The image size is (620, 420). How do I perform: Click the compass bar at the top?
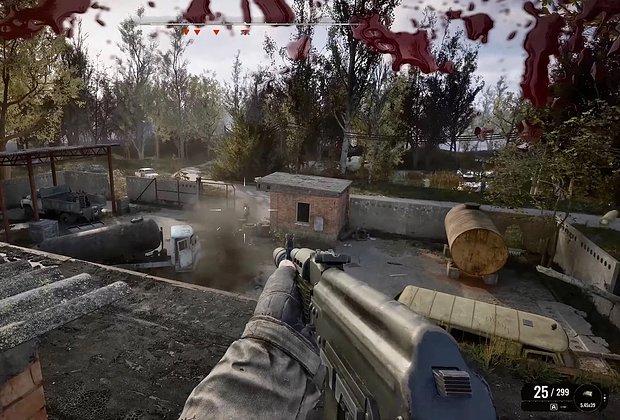coord(247,22)
